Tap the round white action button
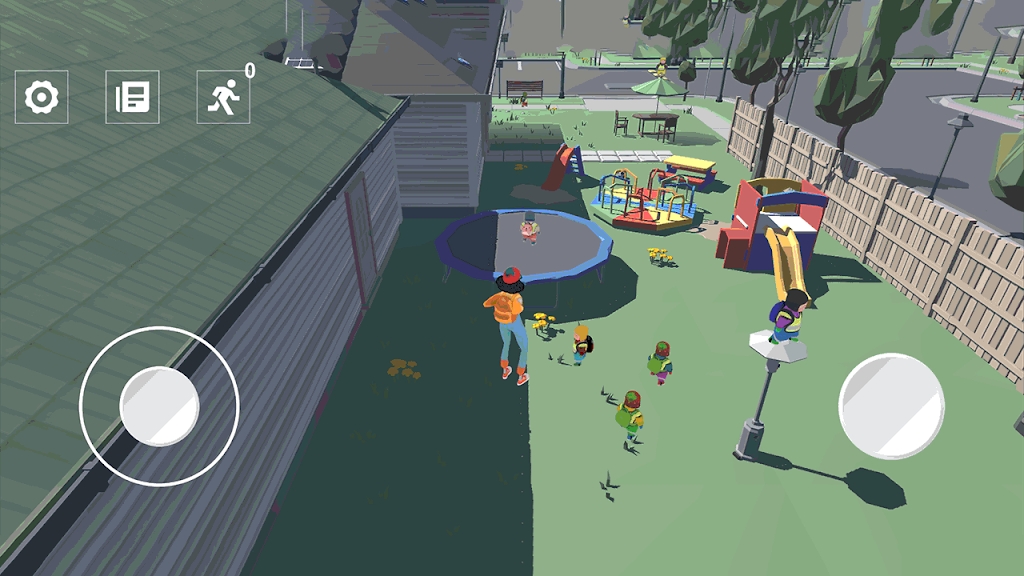 891,406
